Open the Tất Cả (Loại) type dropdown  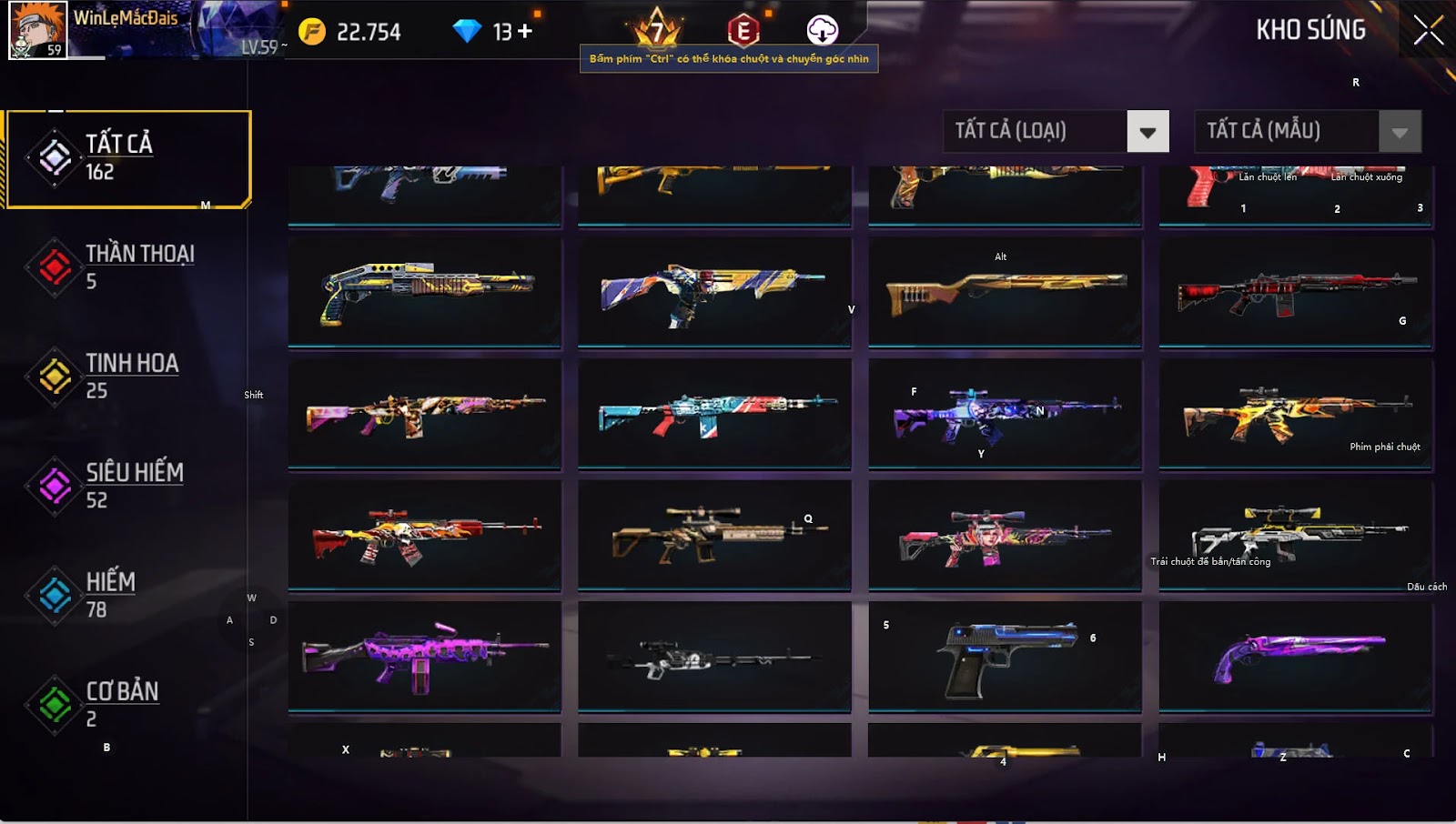1148,132
